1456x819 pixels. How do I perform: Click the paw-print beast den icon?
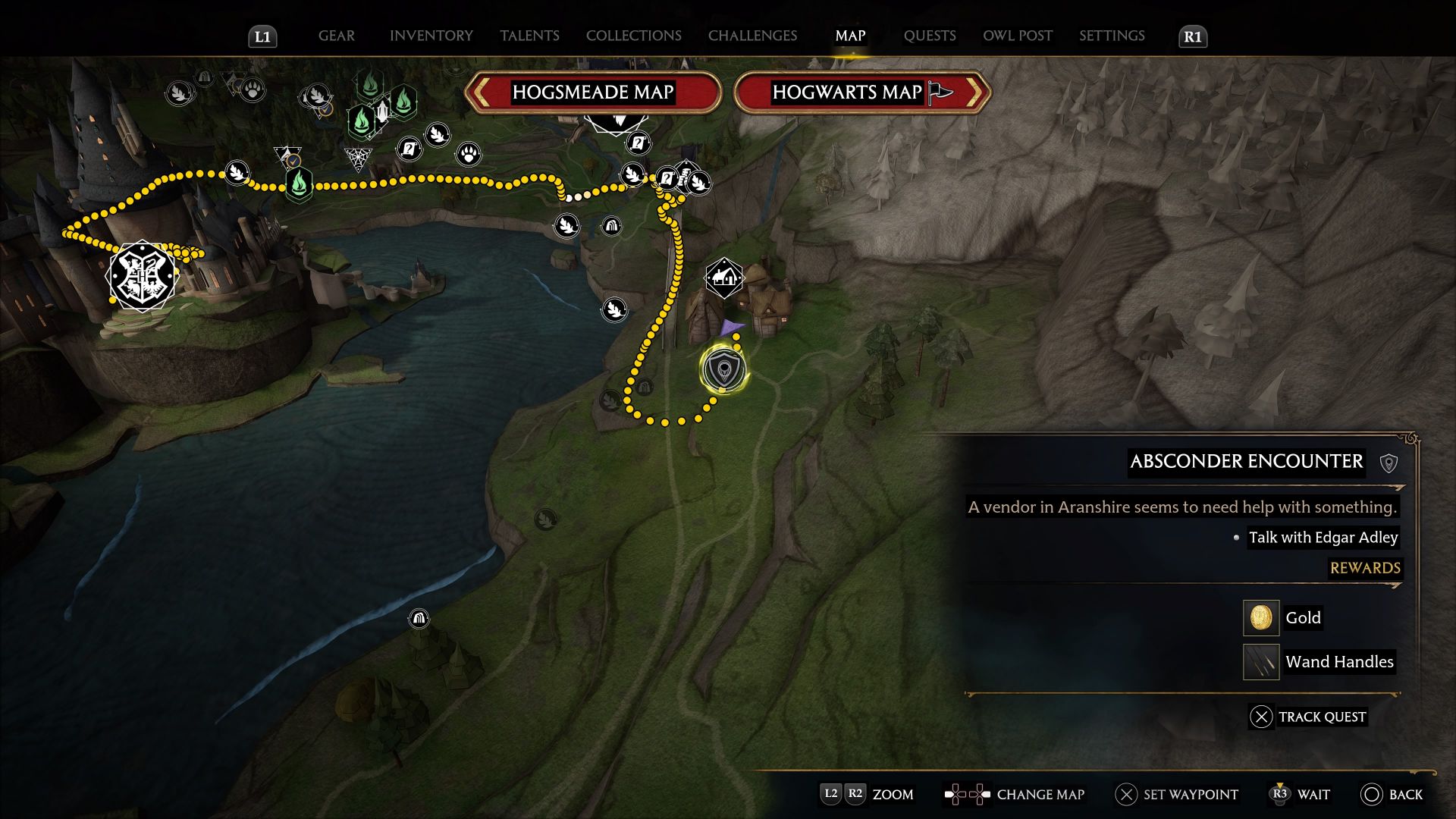pos(470,154)
